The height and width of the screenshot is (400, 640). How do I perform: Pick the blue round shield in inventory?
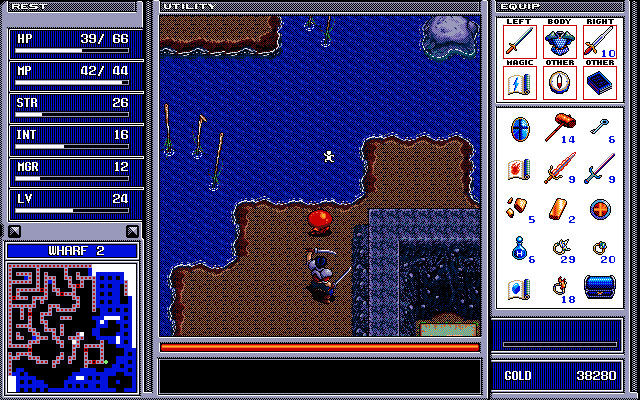[520, 129]
